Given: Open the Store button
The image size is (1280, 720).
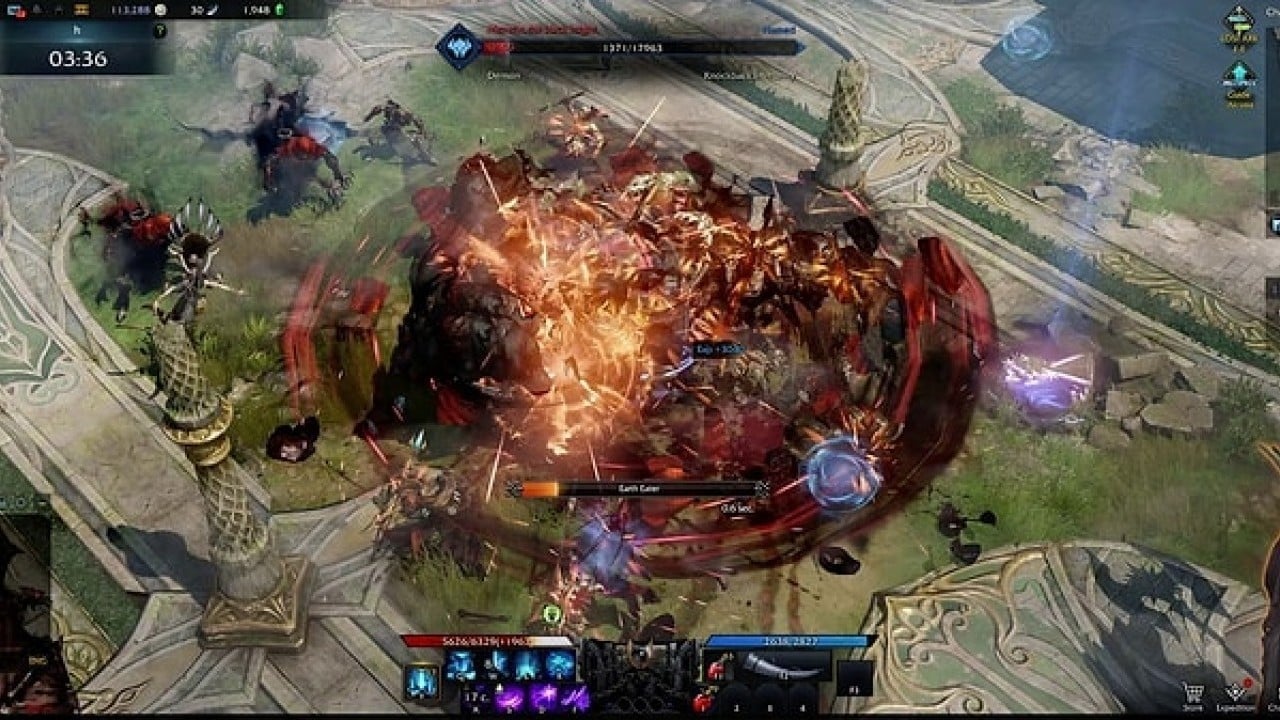Looking at the screenshot, I should click(x=1192, y=693).
